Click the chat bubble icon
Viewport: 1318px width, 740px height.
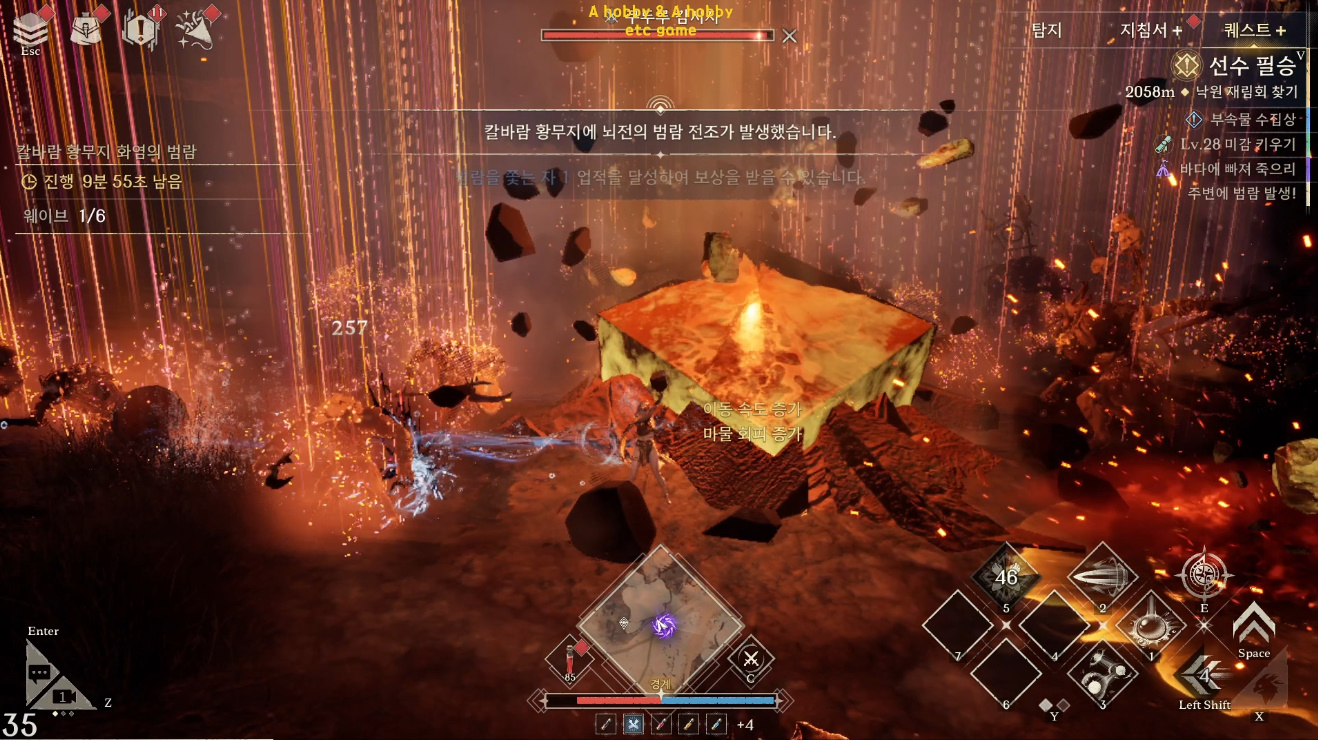[x=39, y=673]
